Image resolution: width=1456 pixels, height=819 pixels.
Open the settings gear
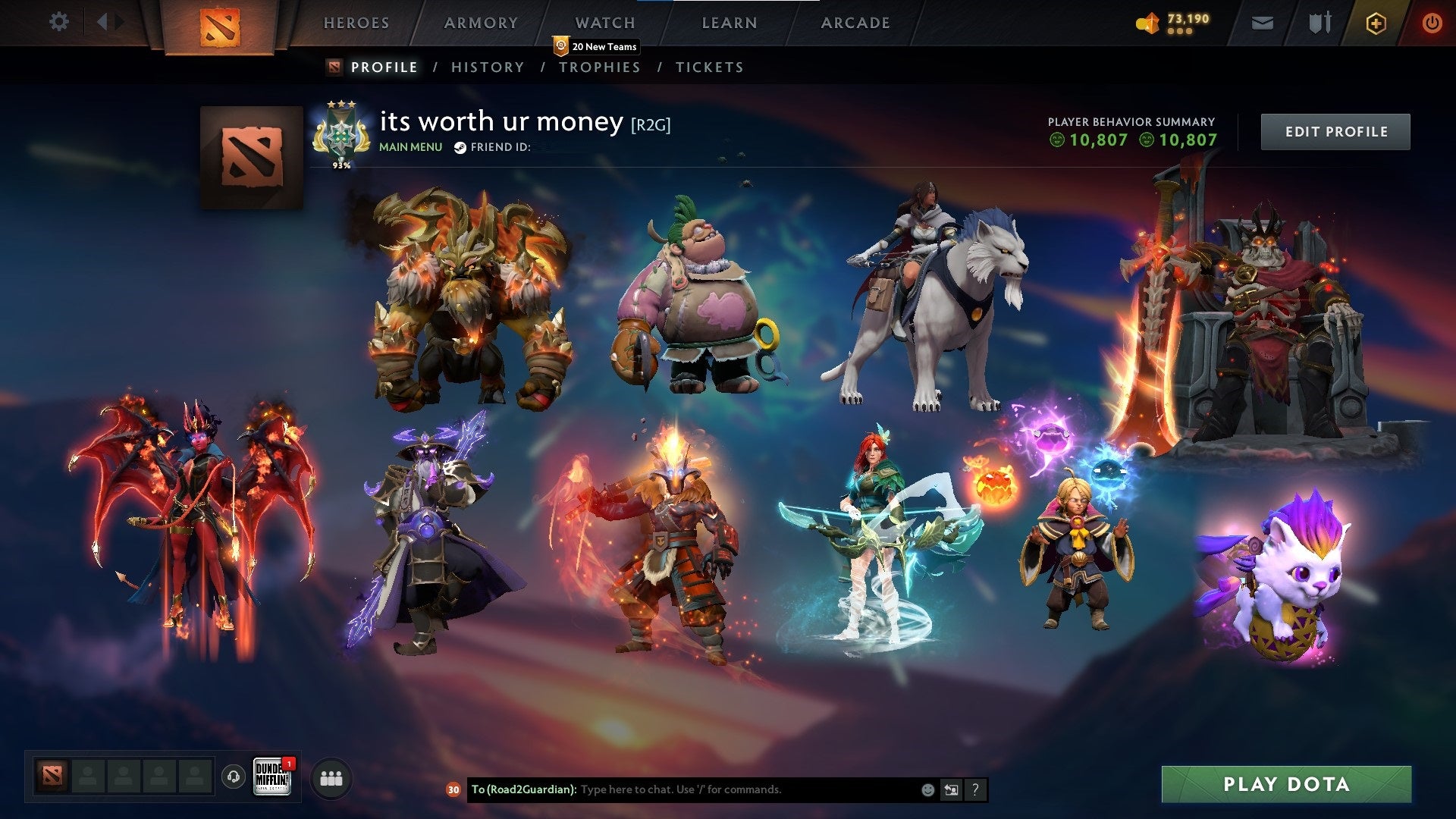[x=59, y=22]
